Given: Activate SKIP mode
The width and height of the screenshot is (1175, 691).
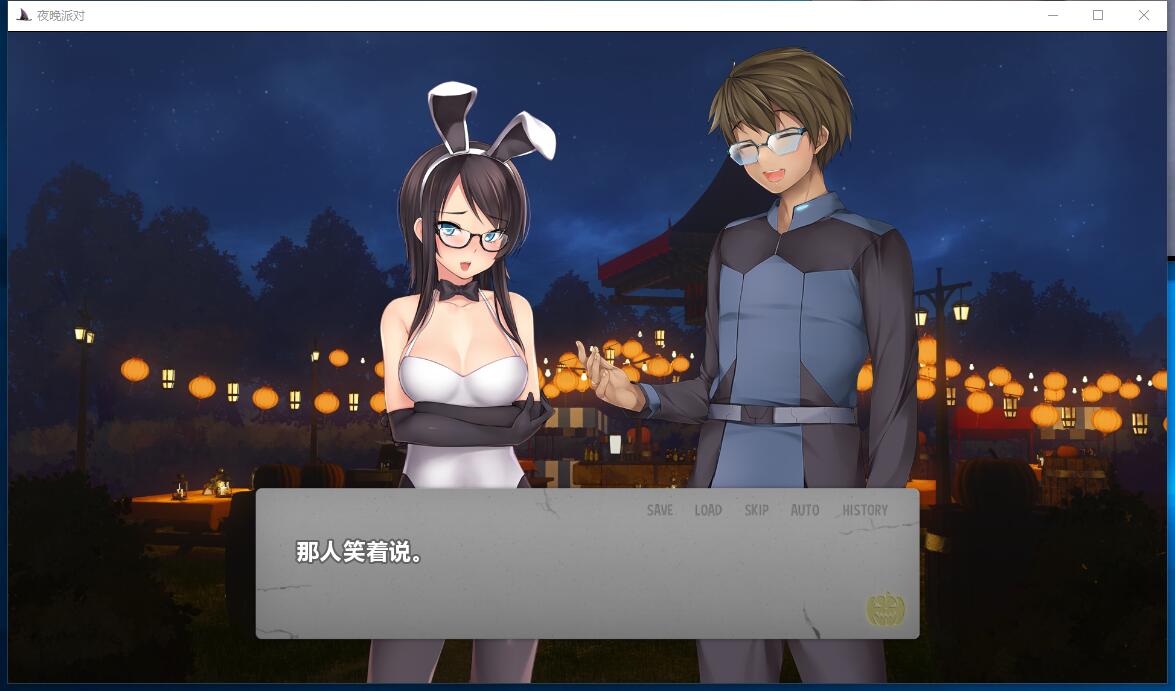Looking at the screenshot, I should click(x=756, y=510).
